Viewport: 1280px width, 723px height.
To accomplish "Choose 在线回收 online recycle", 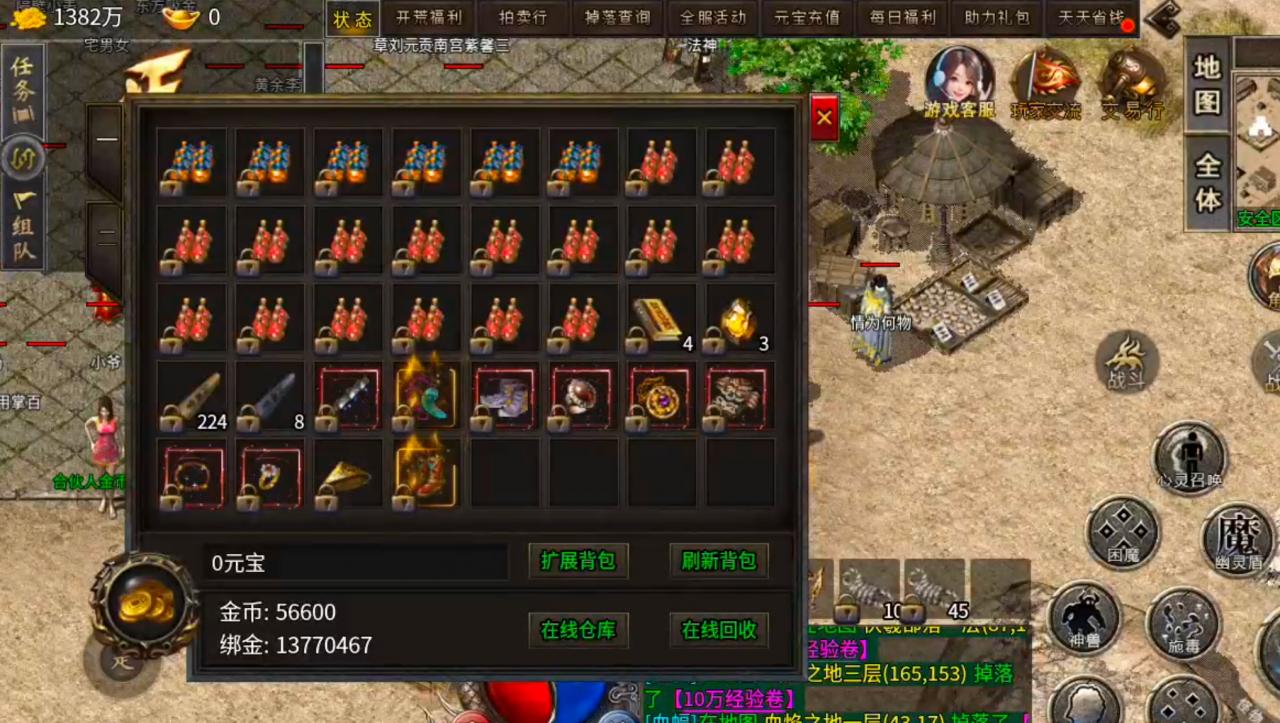I will tap(718, 630).
